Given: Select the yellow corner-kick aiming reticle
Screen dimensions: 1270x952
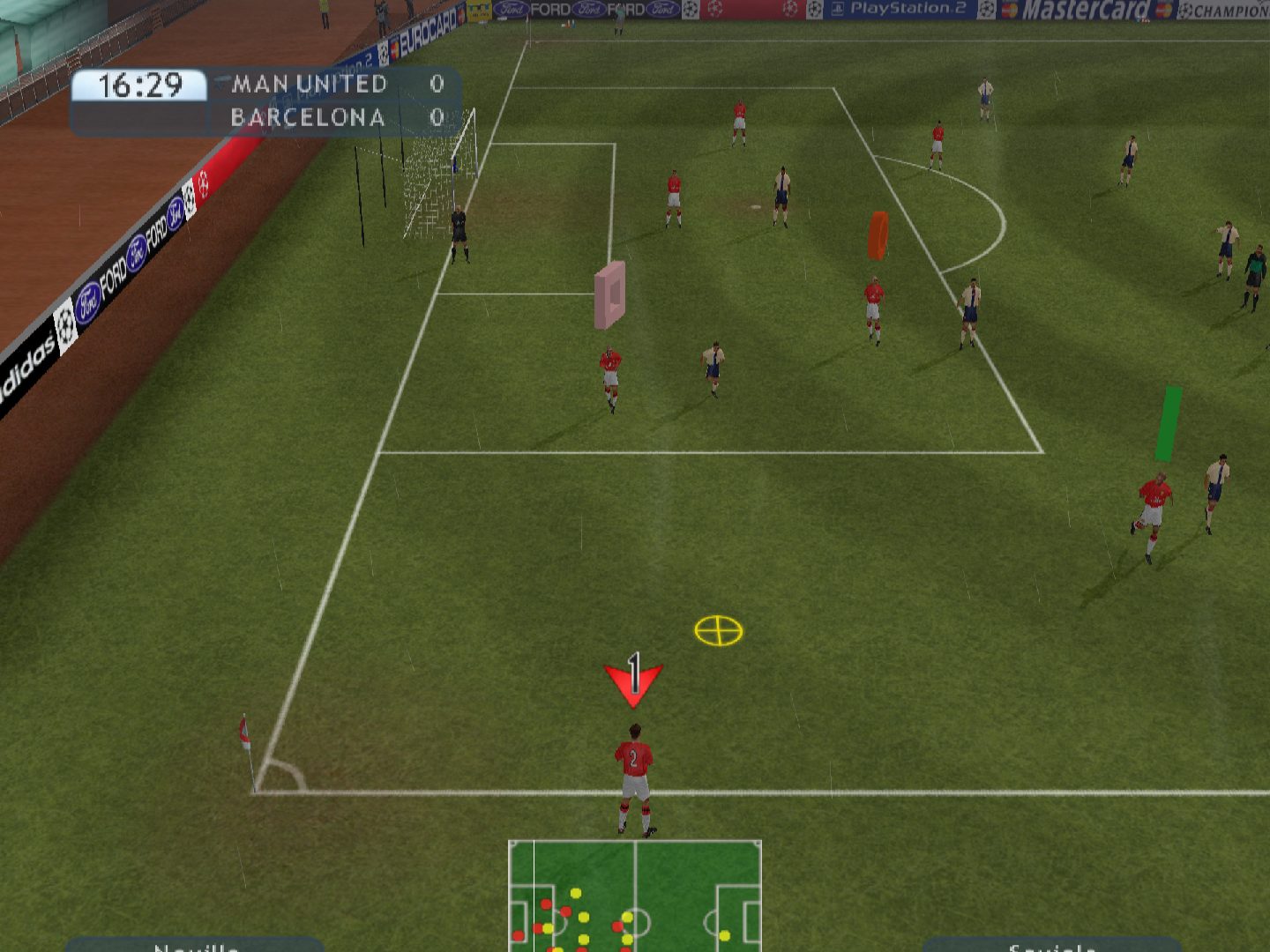Looking at the screenshot, I should (719, 631).
